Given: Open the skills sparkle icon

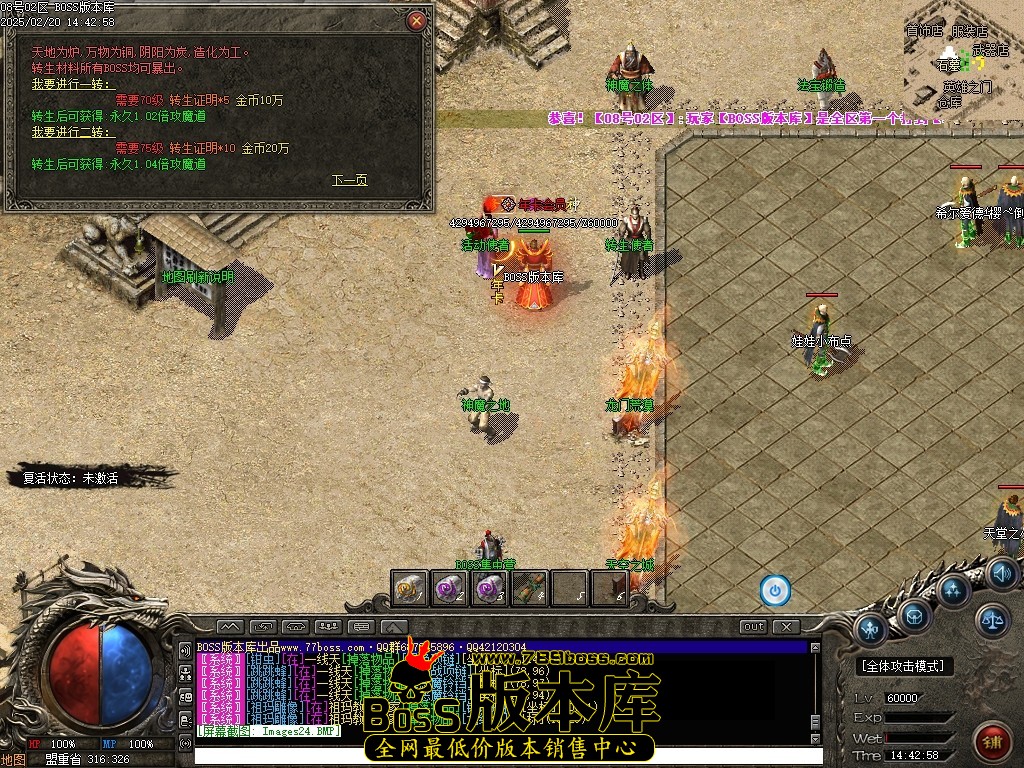Looking at the screenshot, I should (x=953, y=589).
